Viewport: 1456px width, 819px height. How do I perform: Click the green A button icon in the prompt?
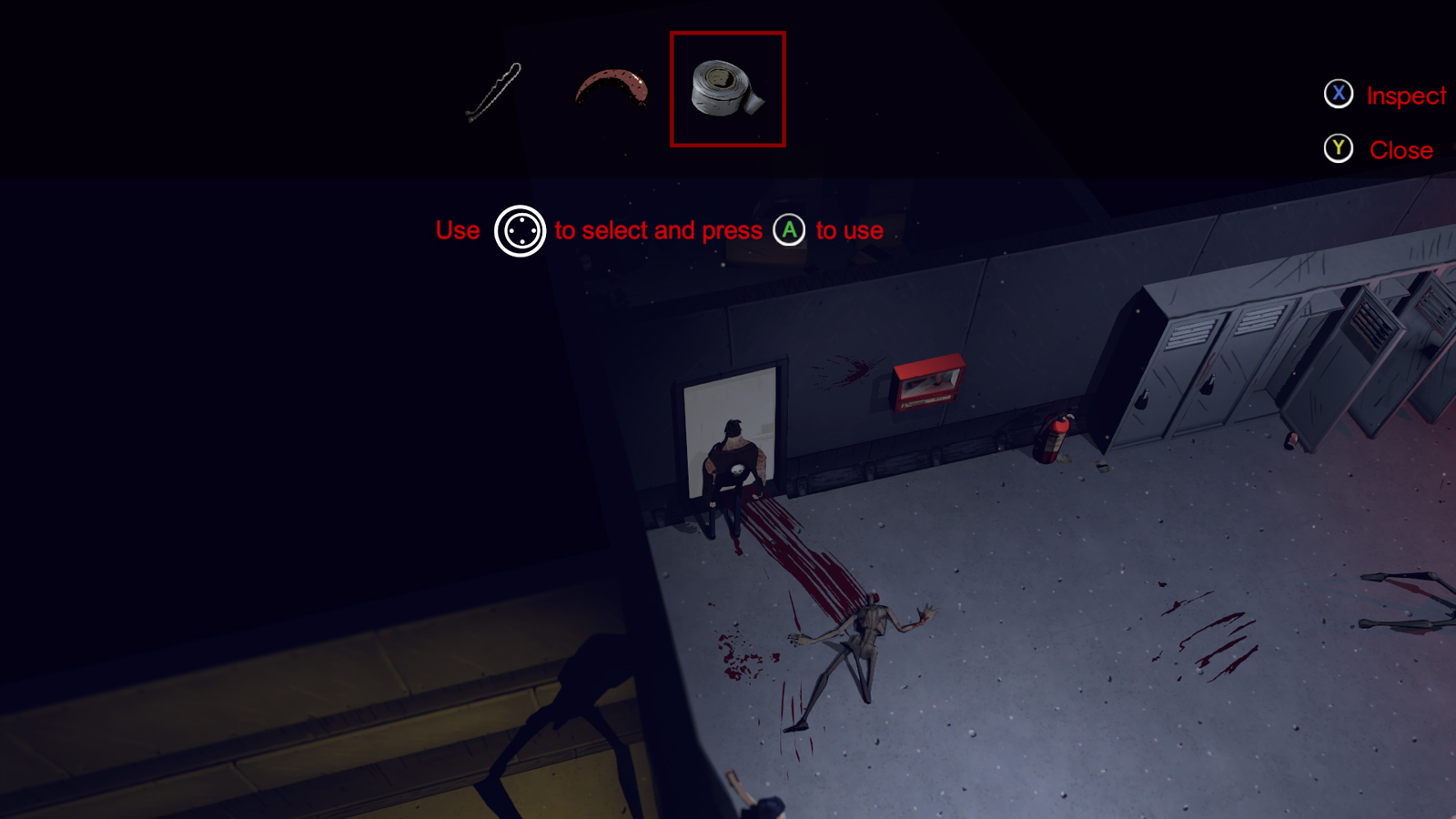pyautogui.click(x=788, y=230)
